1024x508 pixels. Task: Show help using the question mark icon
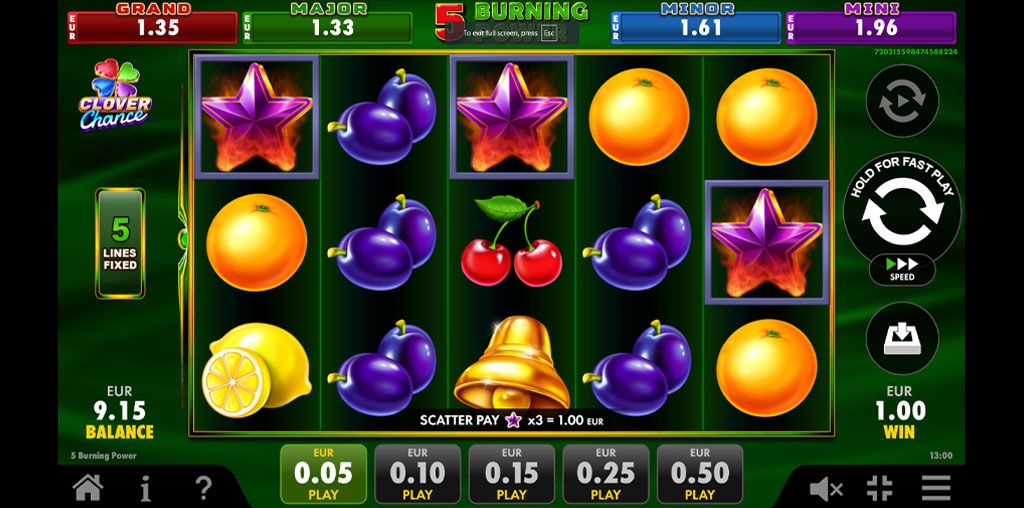pyautogui.click(x=204, y=488)
